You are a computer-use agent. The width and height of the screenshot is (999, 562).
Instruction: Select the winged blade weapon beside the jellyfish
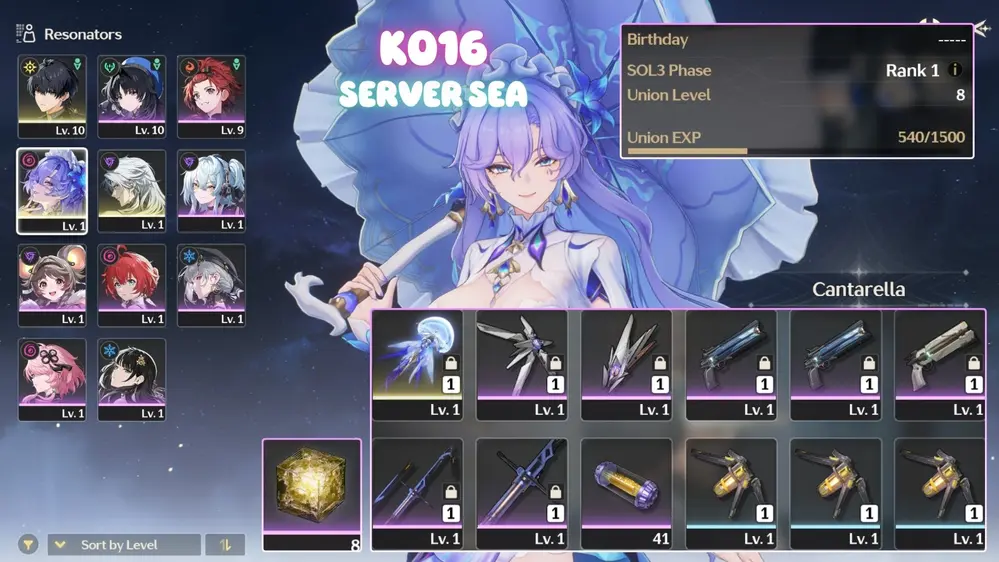pyautogui.click(x=521, y=364)
